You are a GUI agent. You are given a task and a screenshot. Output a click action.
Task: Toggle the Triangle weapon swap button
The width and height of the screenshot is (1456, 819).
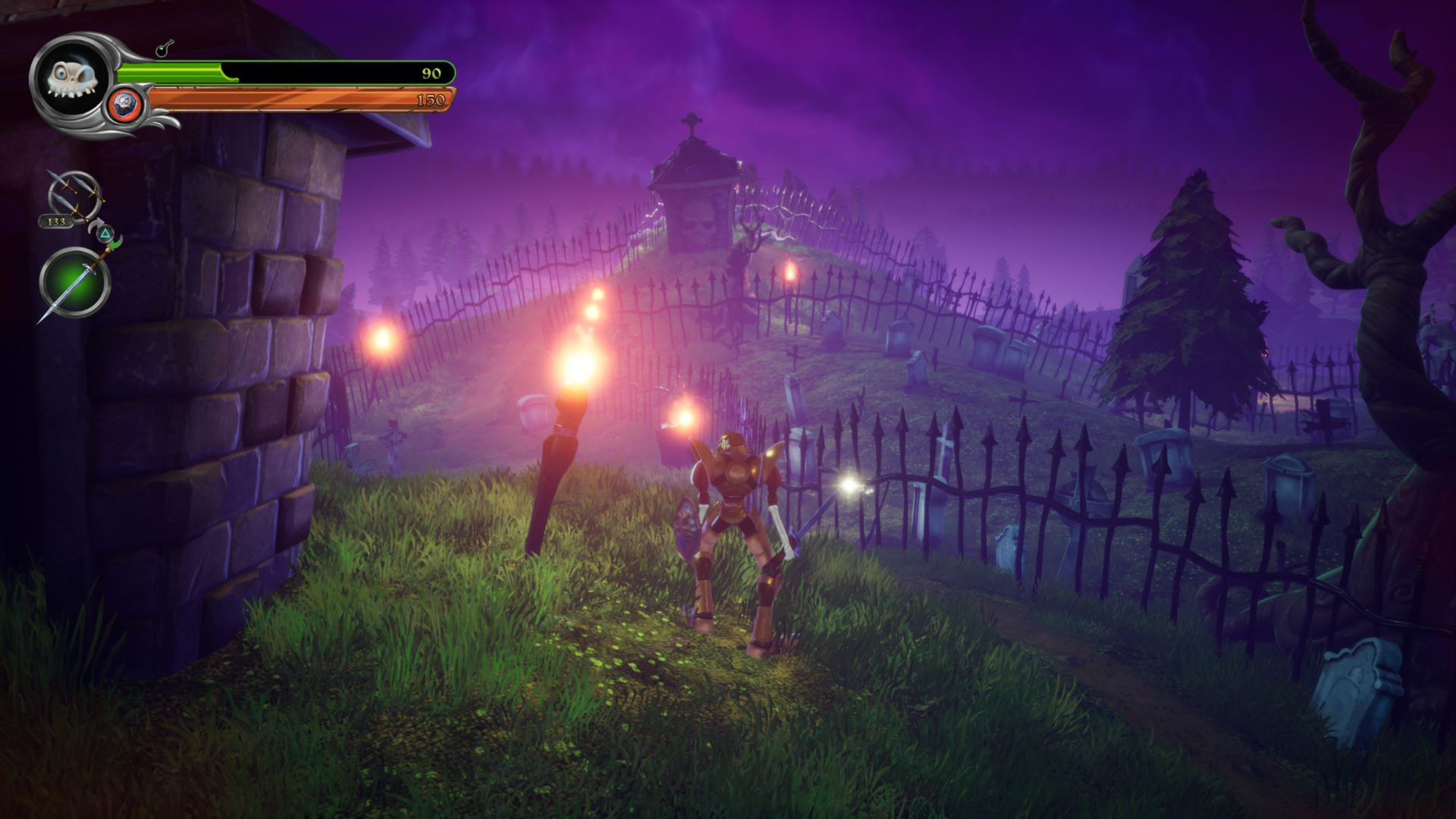pyautogui.click(x=105, y=234)
